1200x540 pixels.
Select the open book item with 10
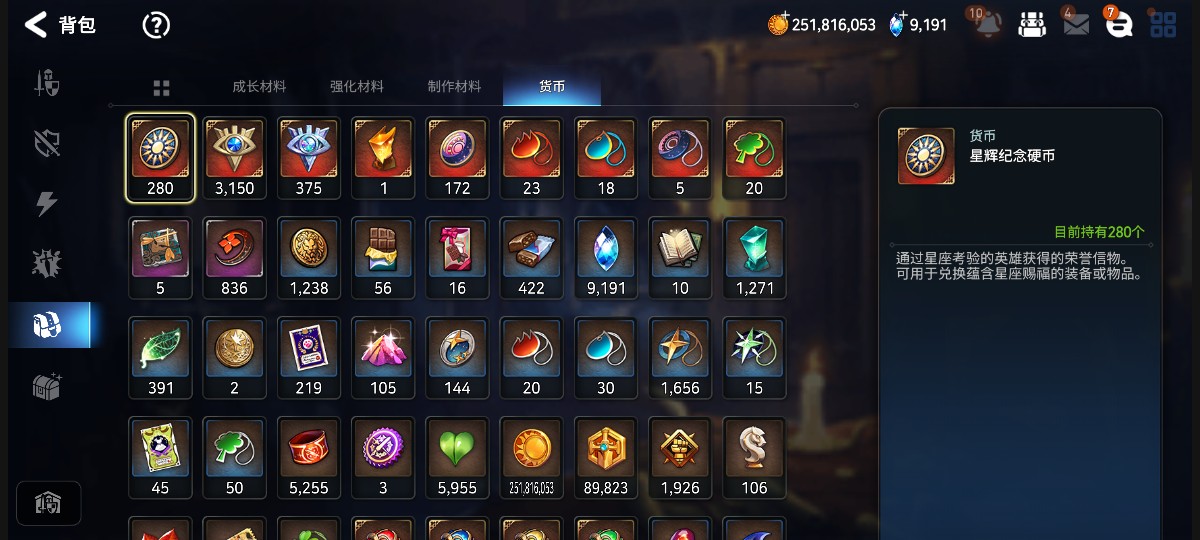pos(680,258)
